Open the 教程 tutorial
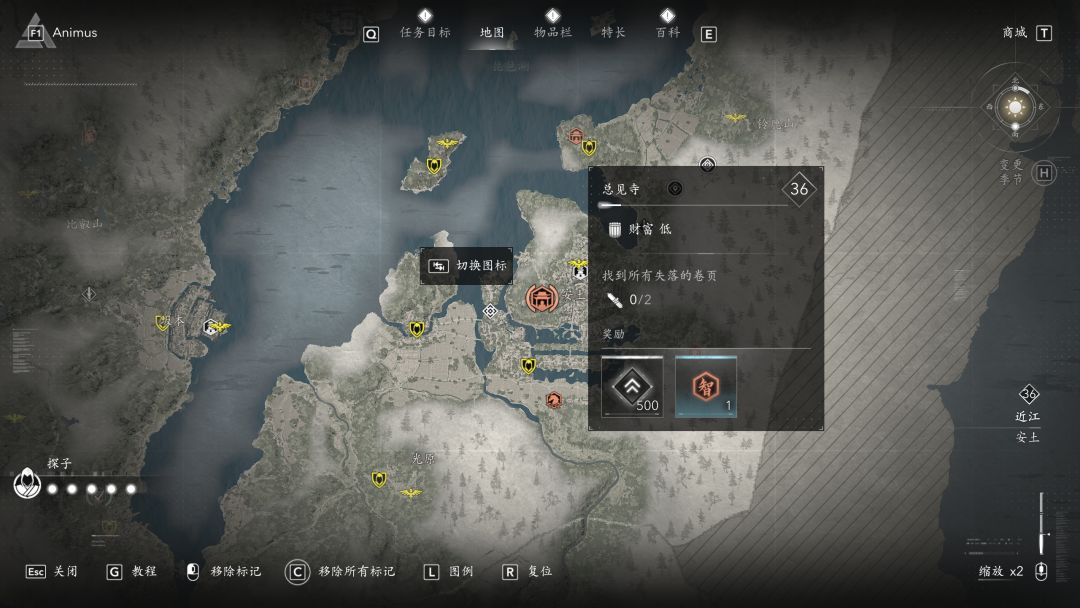 [132, 572]
